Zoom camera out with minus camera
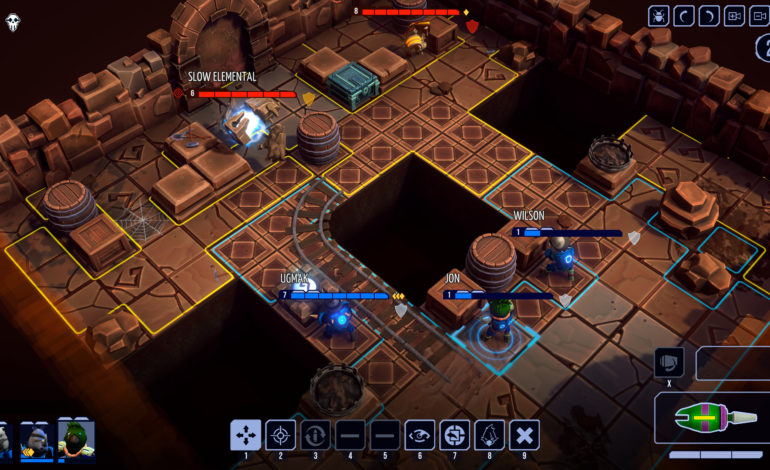770x470 pixels. pos(759,15)
